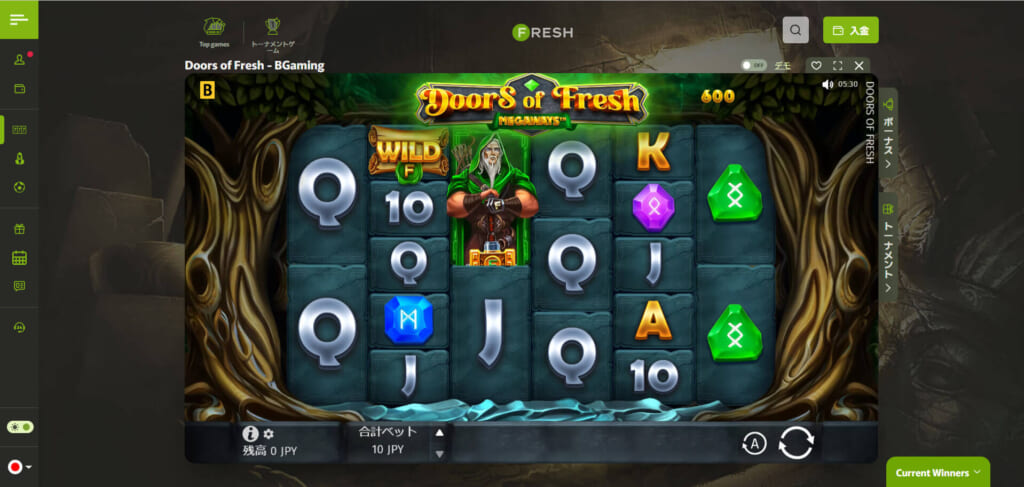
Task: Open the autoplay settings button
Action: click(753, 444)
